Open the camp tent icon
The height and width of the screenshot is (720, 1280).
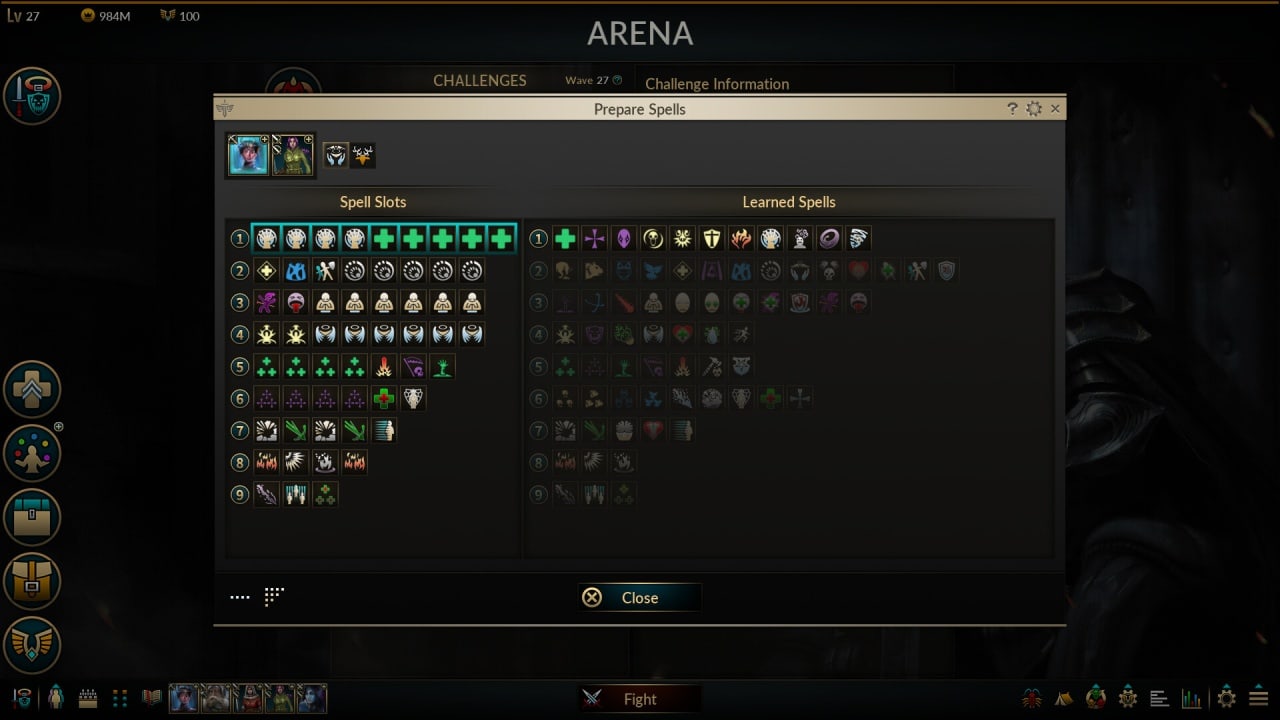pyautogui.click(x=1064, y=698)
